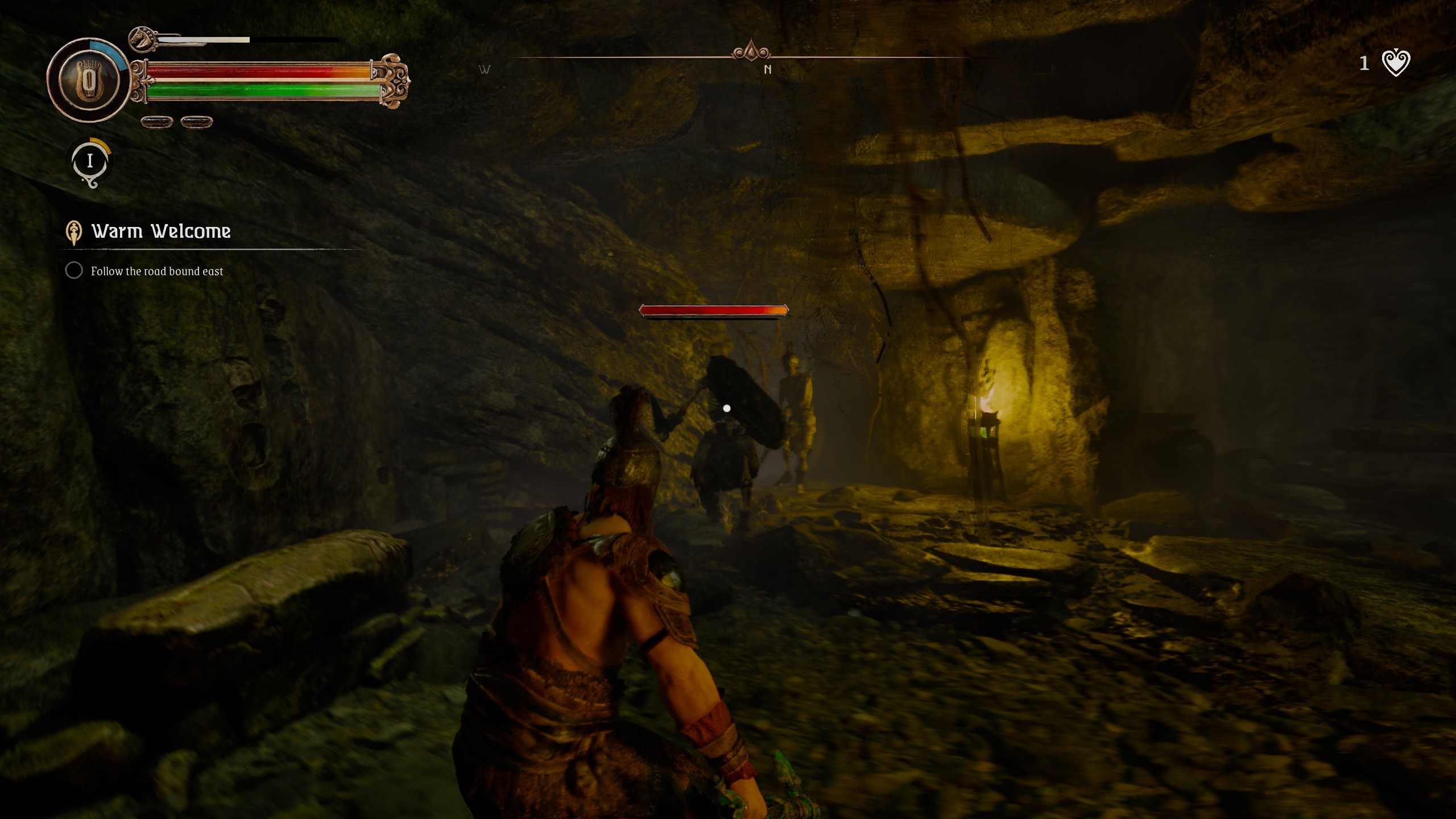Screen dimensions: 1456x819
Task: Click the 'Follow the road bound east' objective
Action: click(156, 271)
